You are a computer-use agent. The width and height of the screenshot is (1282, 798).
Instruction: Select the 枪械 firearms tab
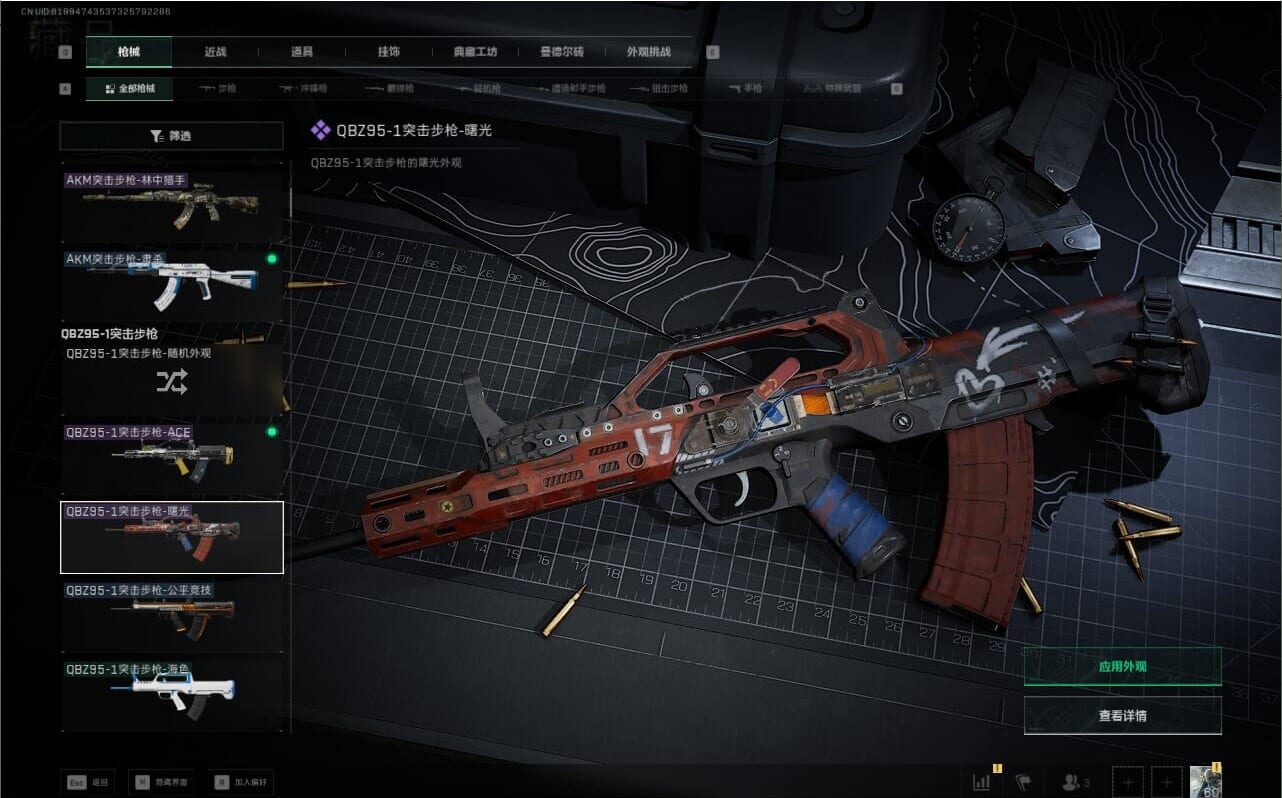coord(129,52)
